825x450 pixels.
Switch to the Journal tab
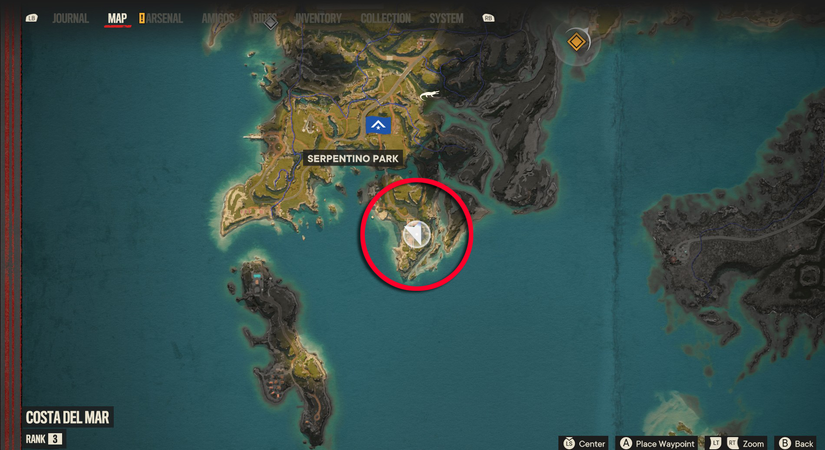coord(70,18)
